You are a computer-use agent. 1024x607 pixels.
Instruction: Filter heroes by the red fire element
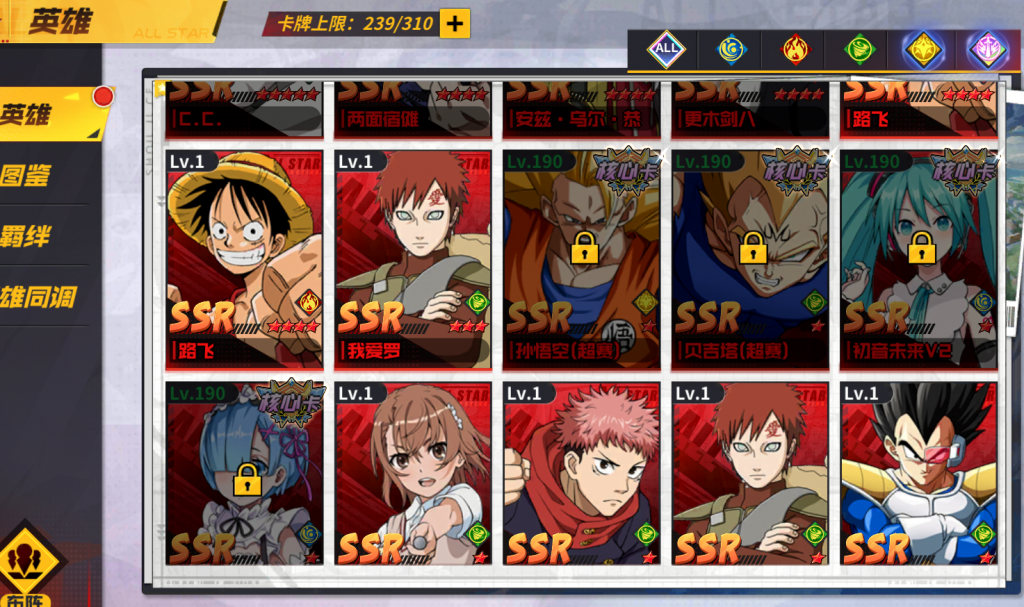click(795, 48)
